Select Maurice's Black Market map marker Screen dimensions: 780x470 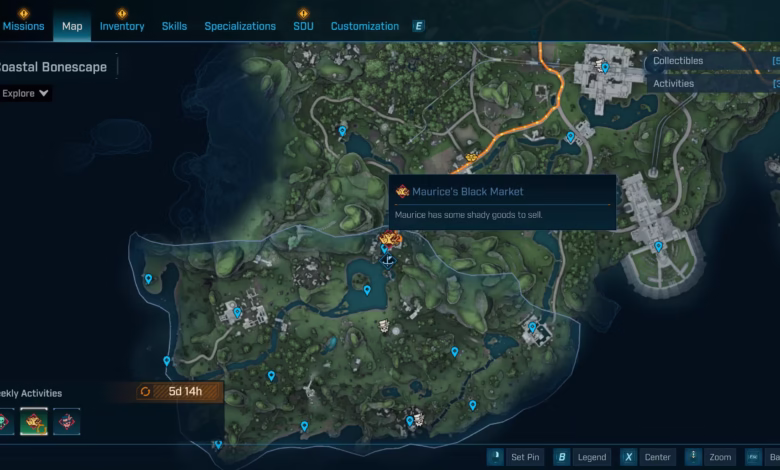pos(390,240)
